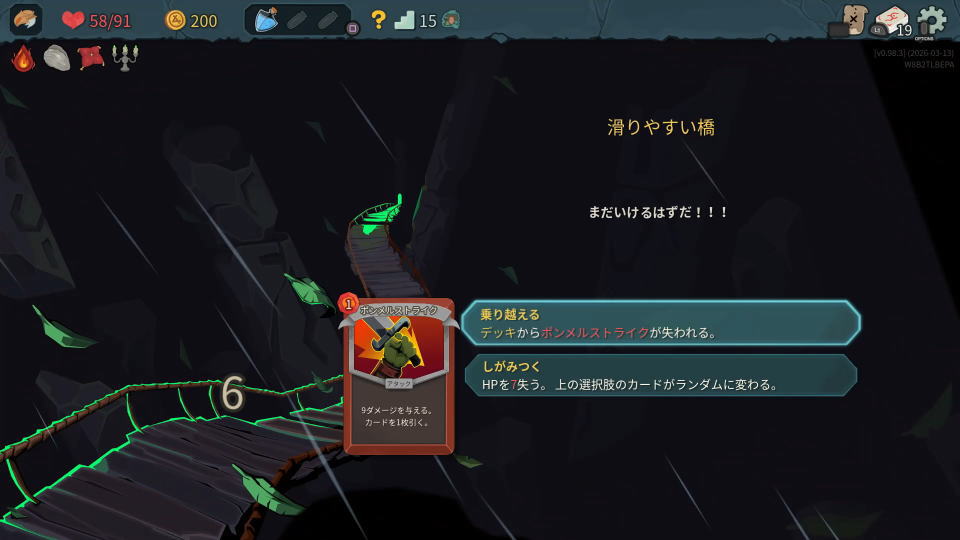Choose the しがみつく option
The image size is (960, 540).
660,375
